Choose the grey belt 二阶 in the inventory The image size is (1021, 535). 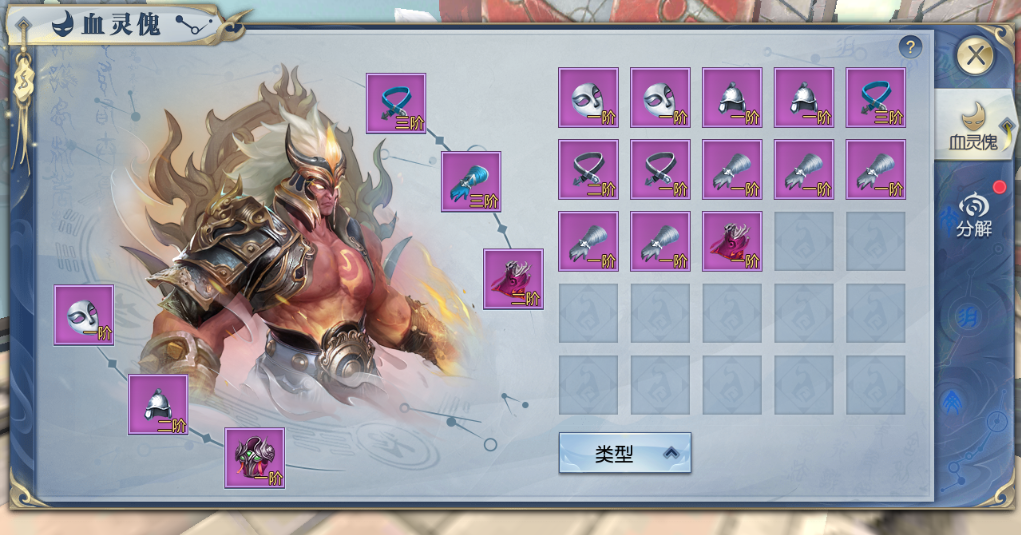coord(588,170)
